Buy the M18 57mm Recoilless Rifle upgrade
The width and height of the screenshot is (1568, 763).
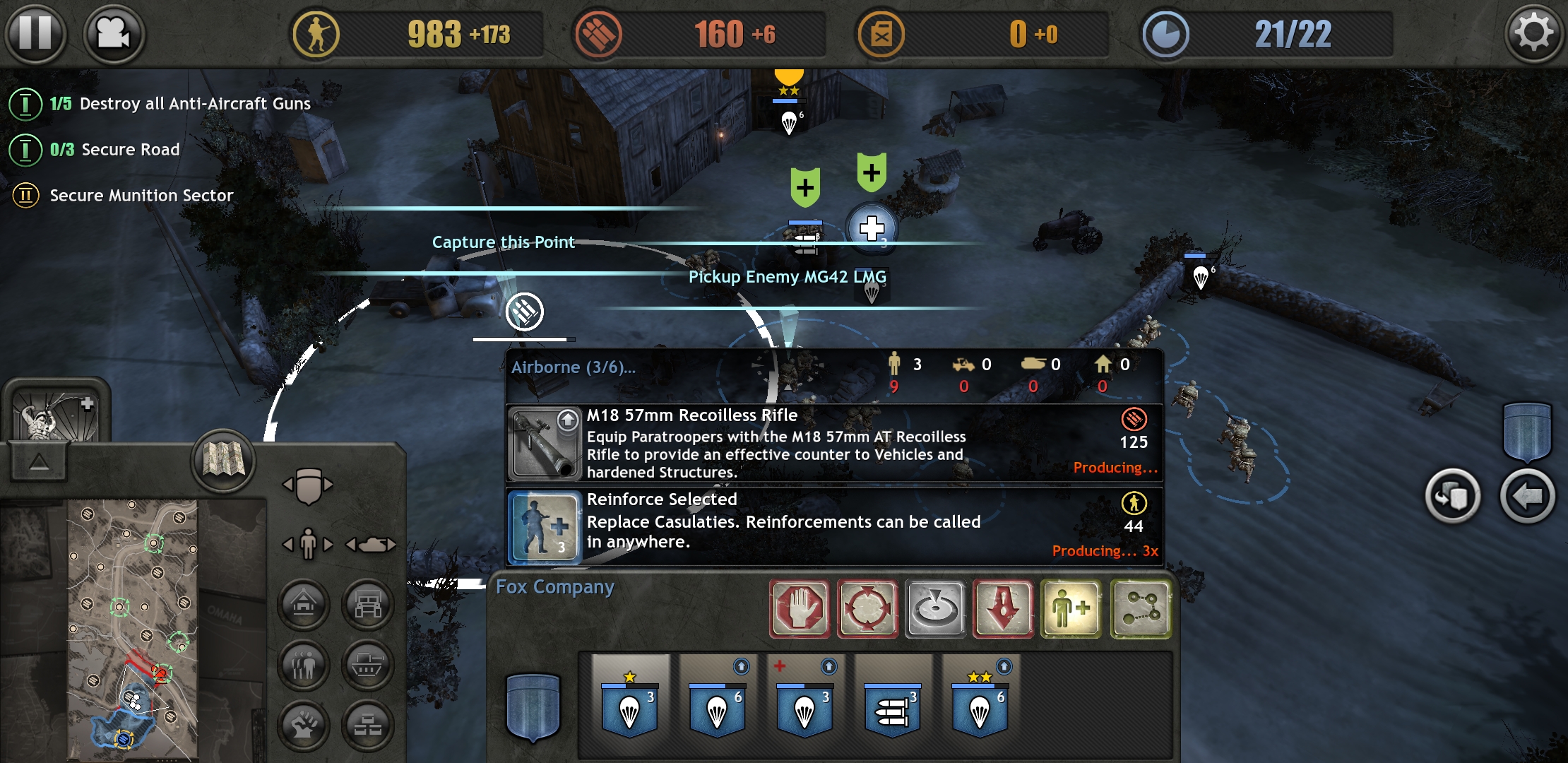click(833, 444)
